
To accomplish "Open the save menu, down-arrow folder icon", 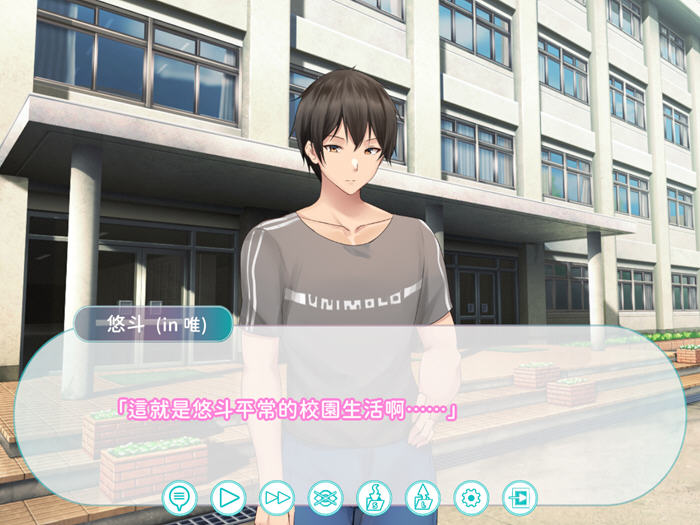I will 374,496.
